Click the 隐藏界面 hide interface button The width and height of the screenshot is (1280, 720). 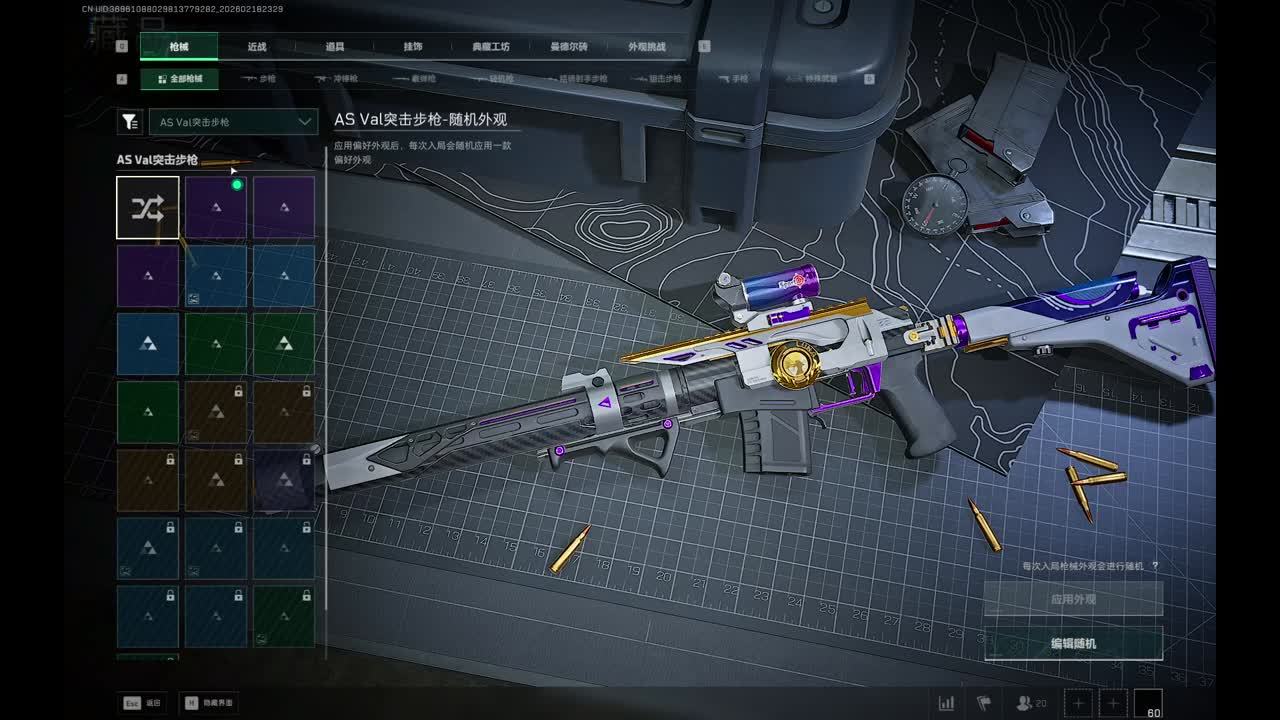(x=208, y=703)
